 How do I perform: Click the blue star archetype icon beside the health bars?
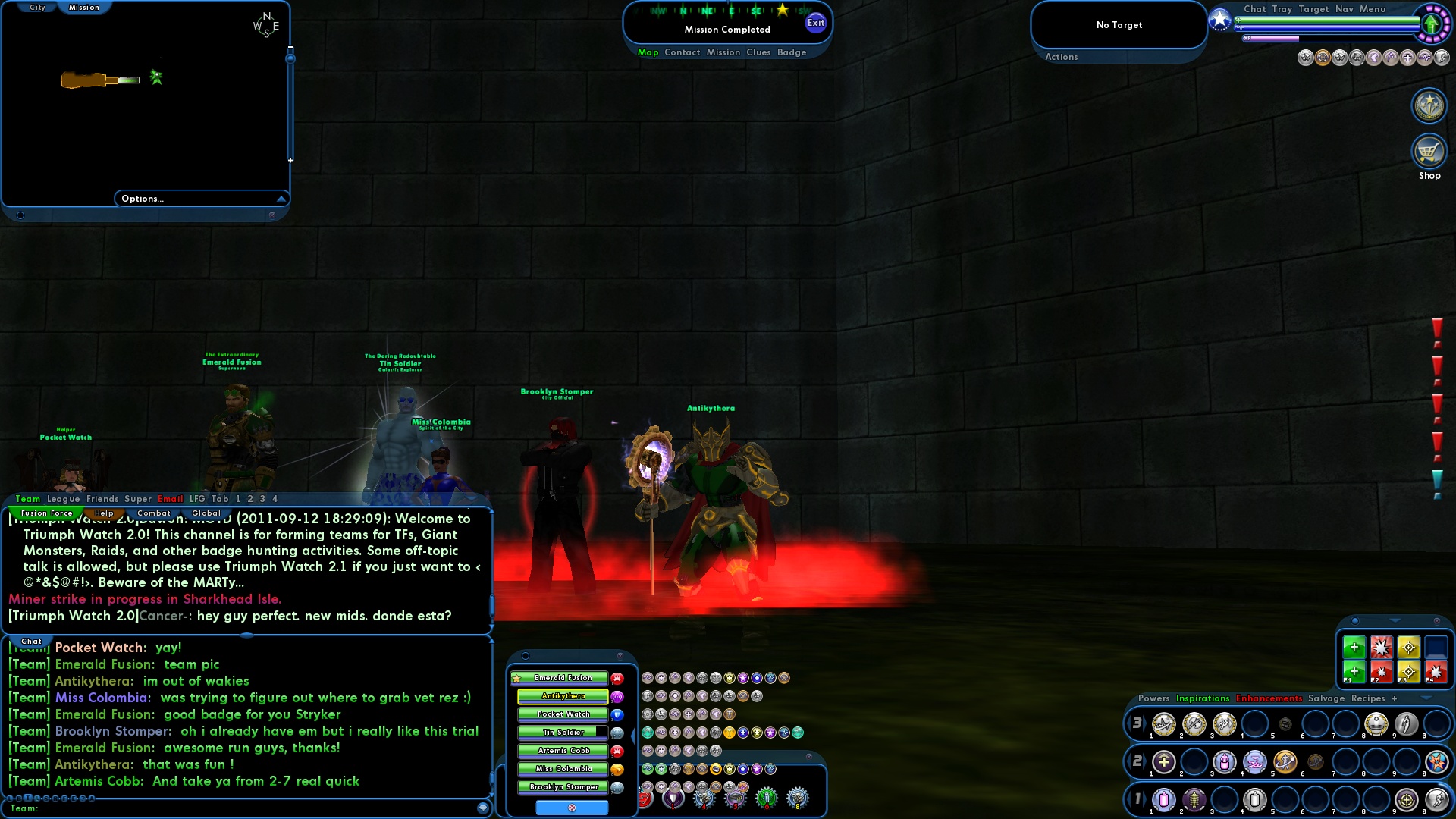1220,20
